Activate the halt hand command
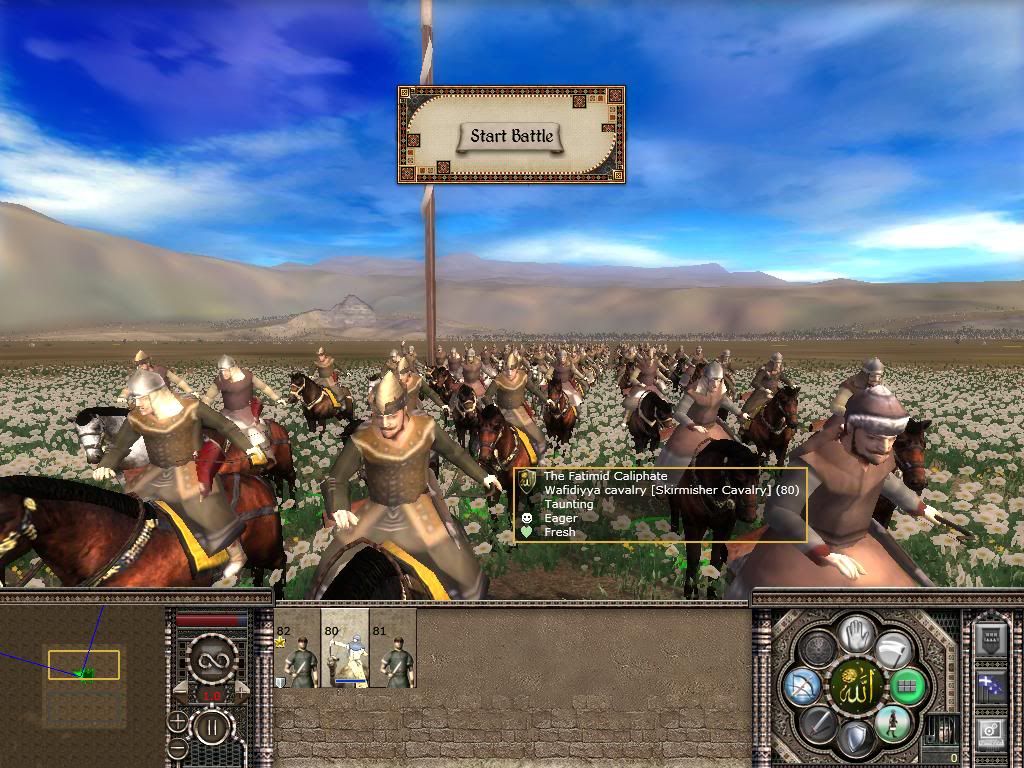This screenshot has height=768, width=1024. (856, 634)
